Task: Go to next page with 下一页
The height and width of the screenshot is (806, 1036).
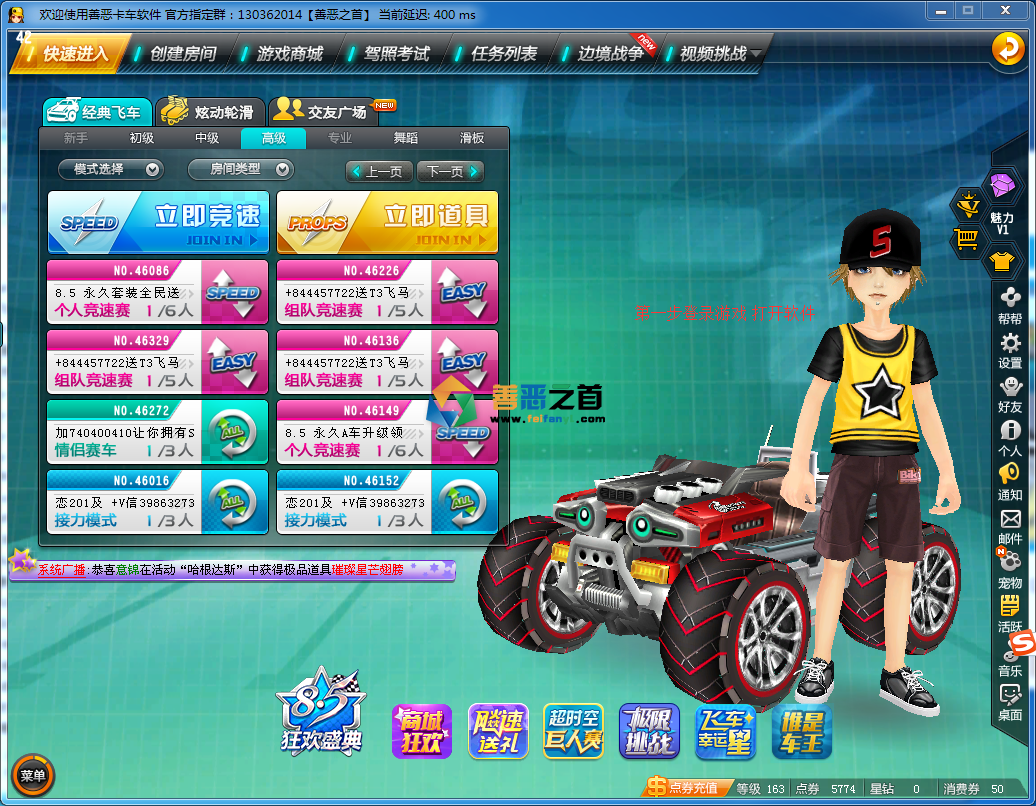Action: pos(450,172)
